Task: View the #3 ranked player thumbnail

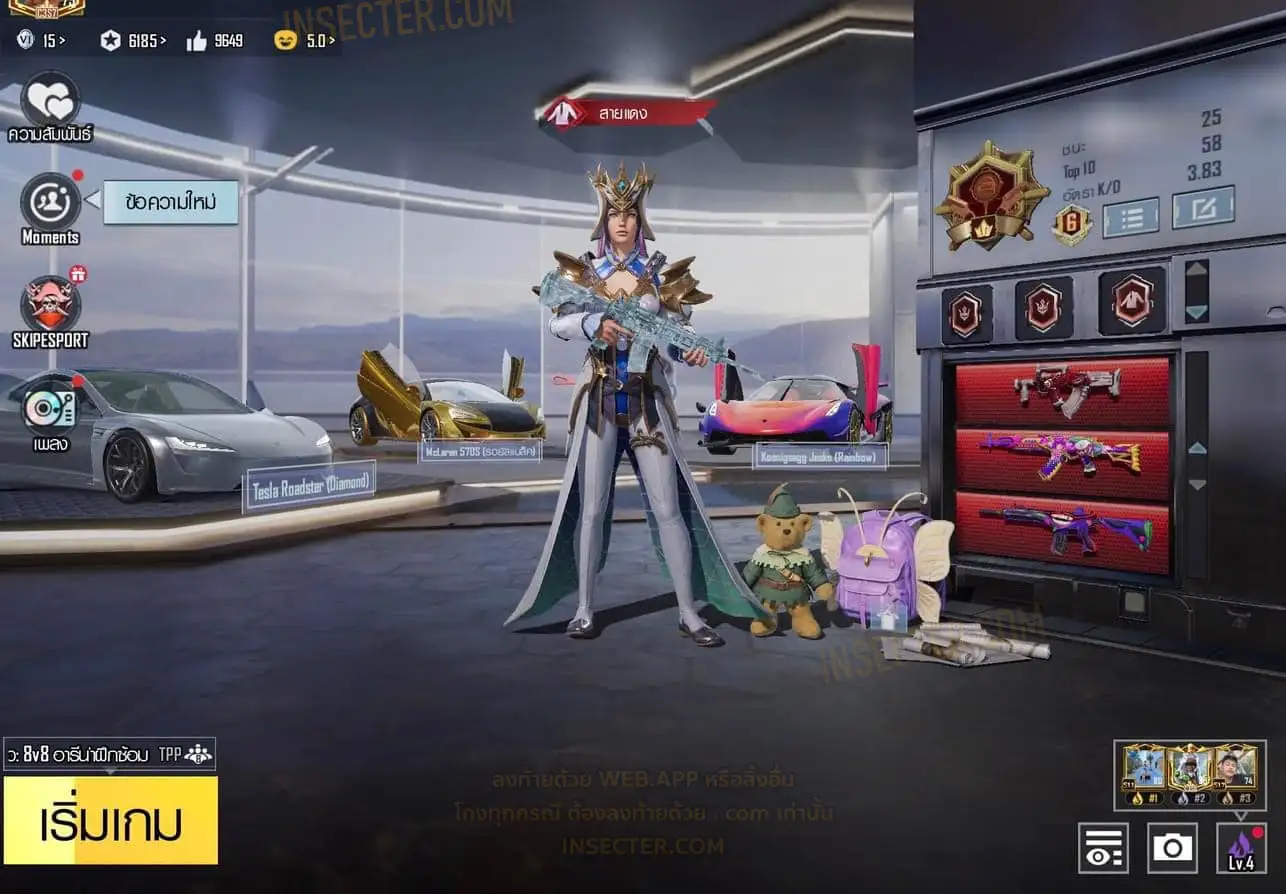Action: 1236,771
